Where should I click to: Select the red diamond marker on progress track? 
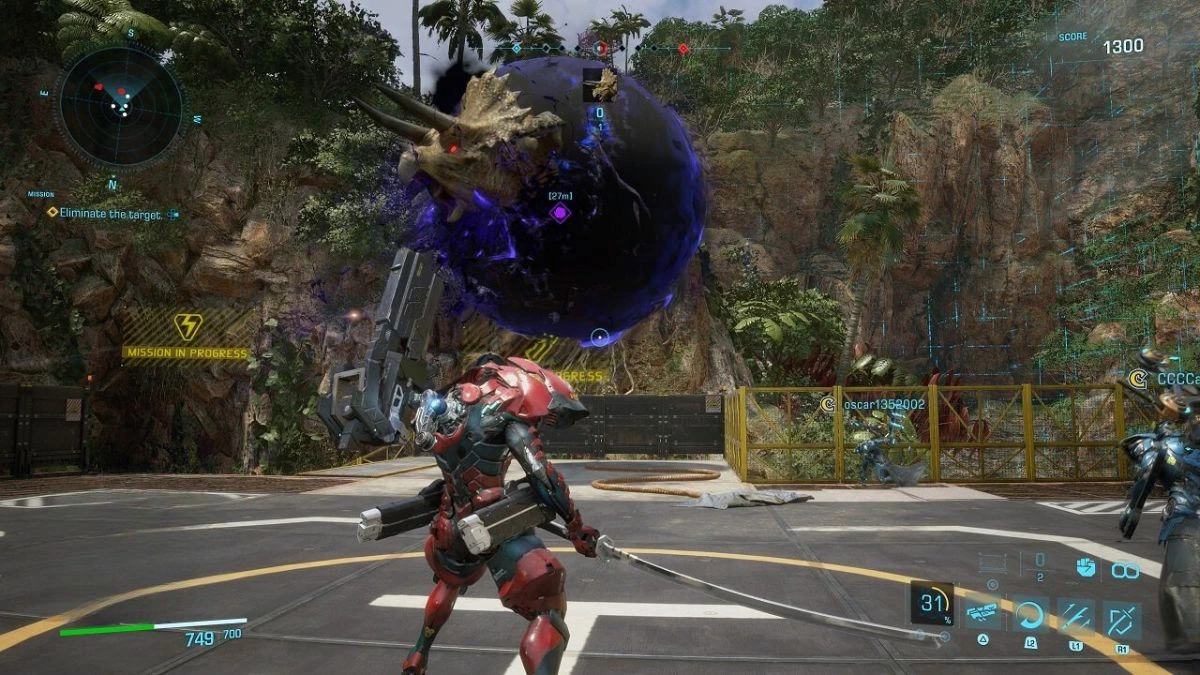(683, 48)
